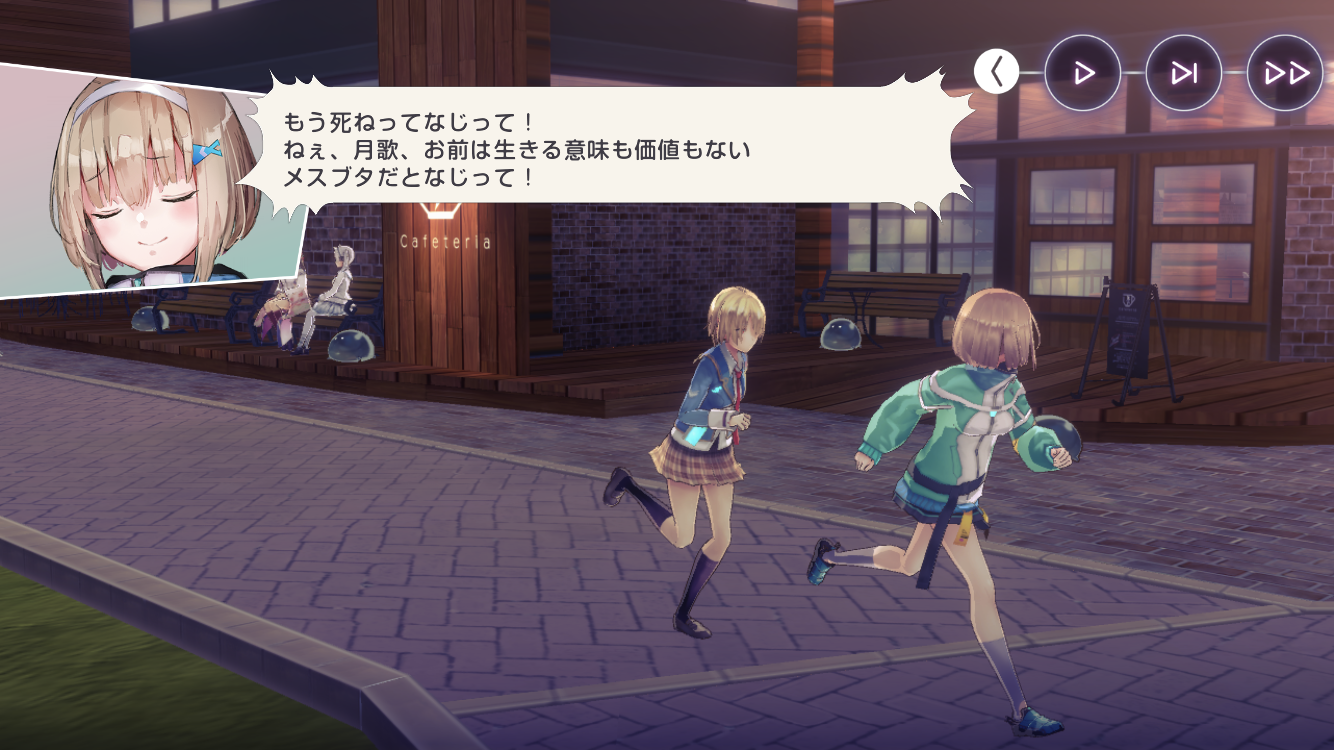Skip ahead using the triangle-and-bar button
The image size is (1334, 750).
pos(1184,73)
